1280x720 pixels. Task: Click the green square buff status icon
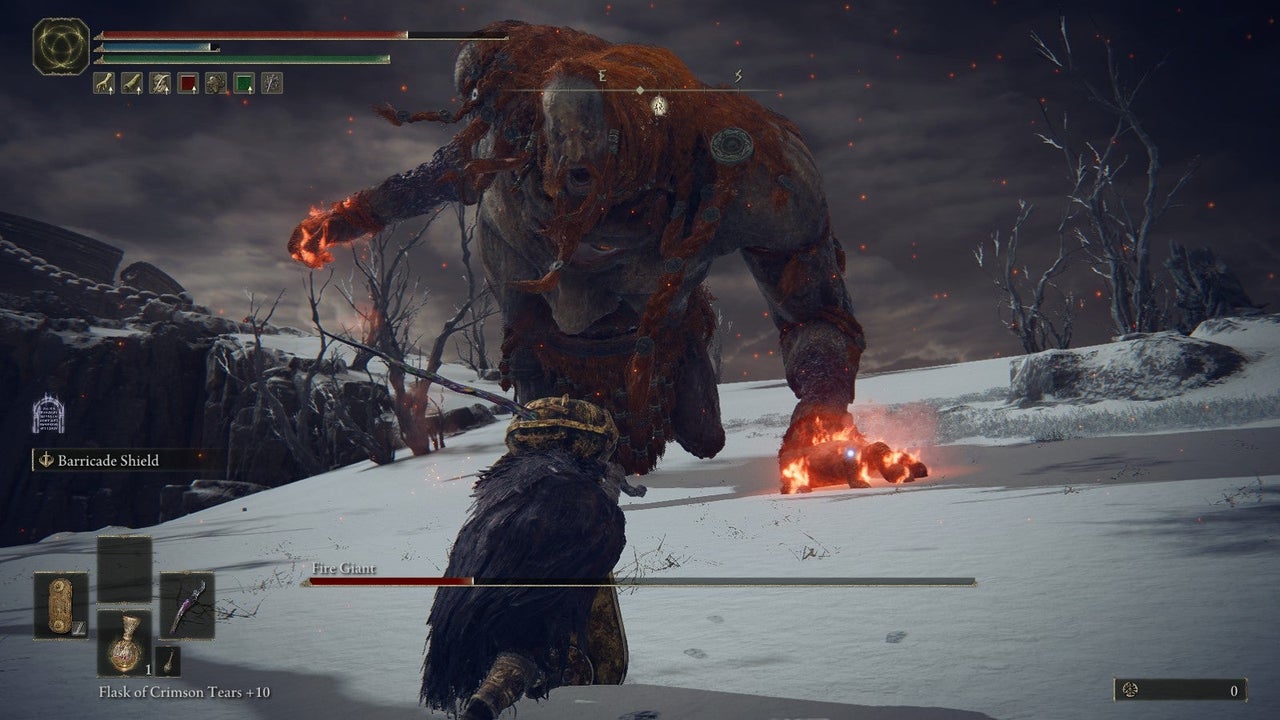point(244,83)
